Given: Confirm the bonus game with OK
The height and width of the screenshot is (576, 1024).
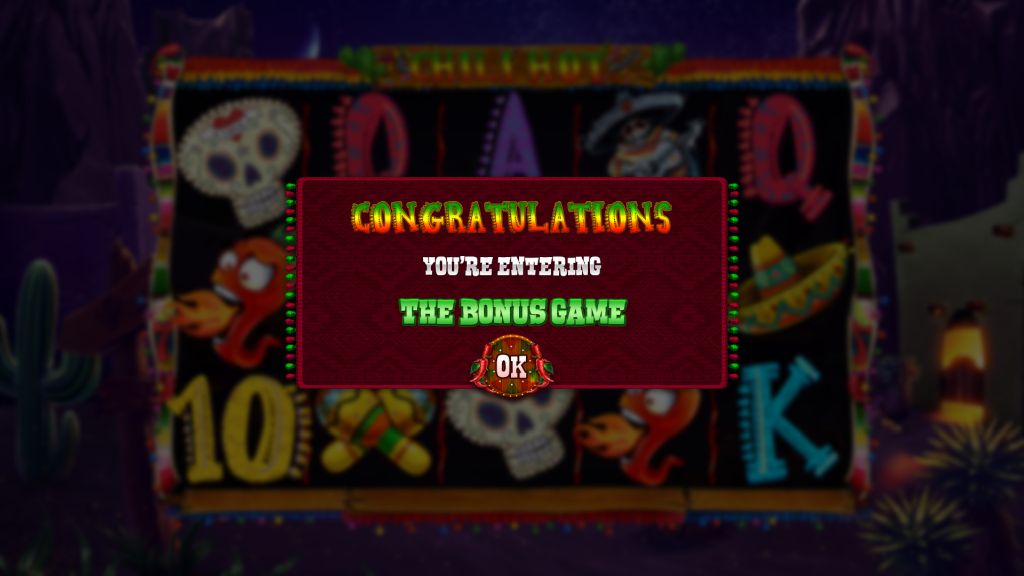Looking at the screenshot, I should pos(511,365).
